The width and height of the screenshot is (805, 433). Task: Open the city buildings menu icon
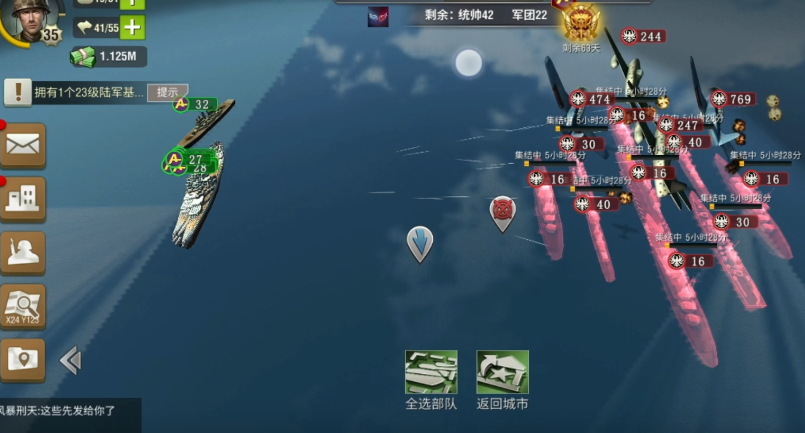click(22, 199)
